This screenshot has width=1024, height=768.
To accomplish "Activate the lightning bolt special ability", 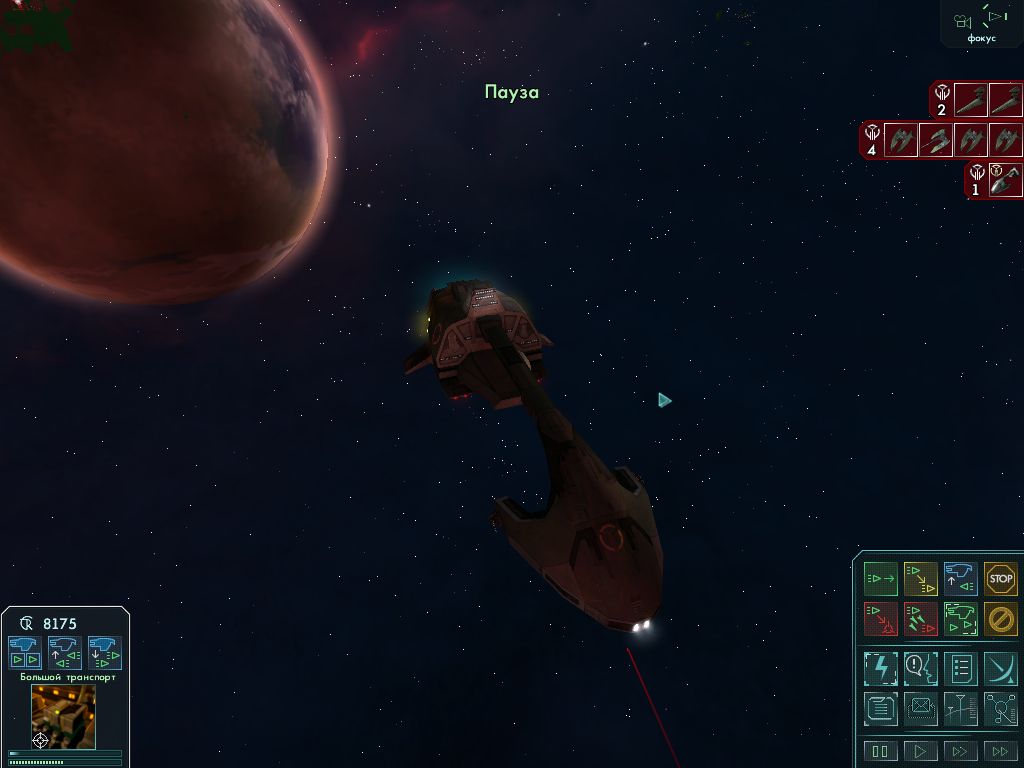I will point(881,668).
